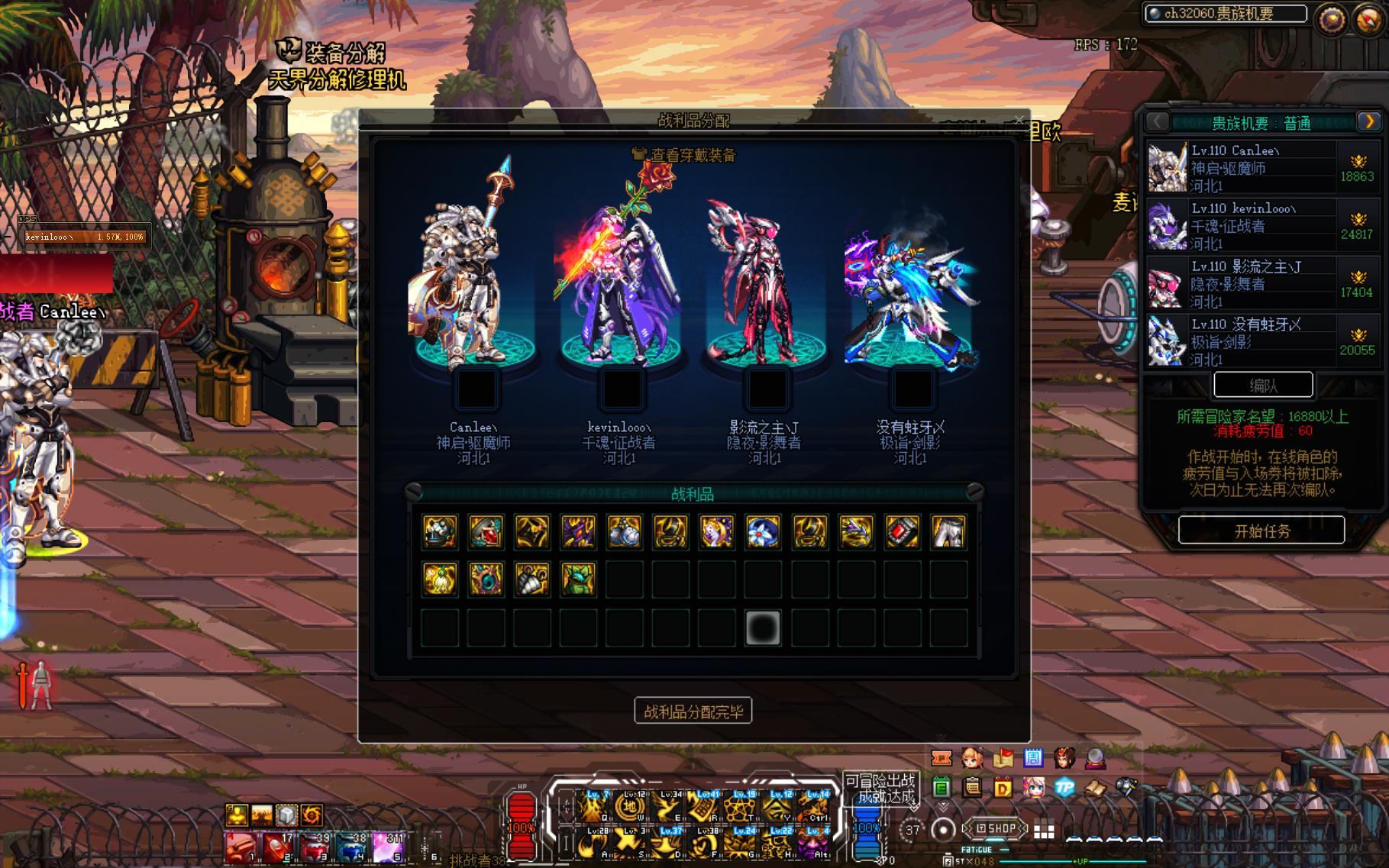
Task: Switch to next difficulty with orange arrow
Action: click(1368, 121)
